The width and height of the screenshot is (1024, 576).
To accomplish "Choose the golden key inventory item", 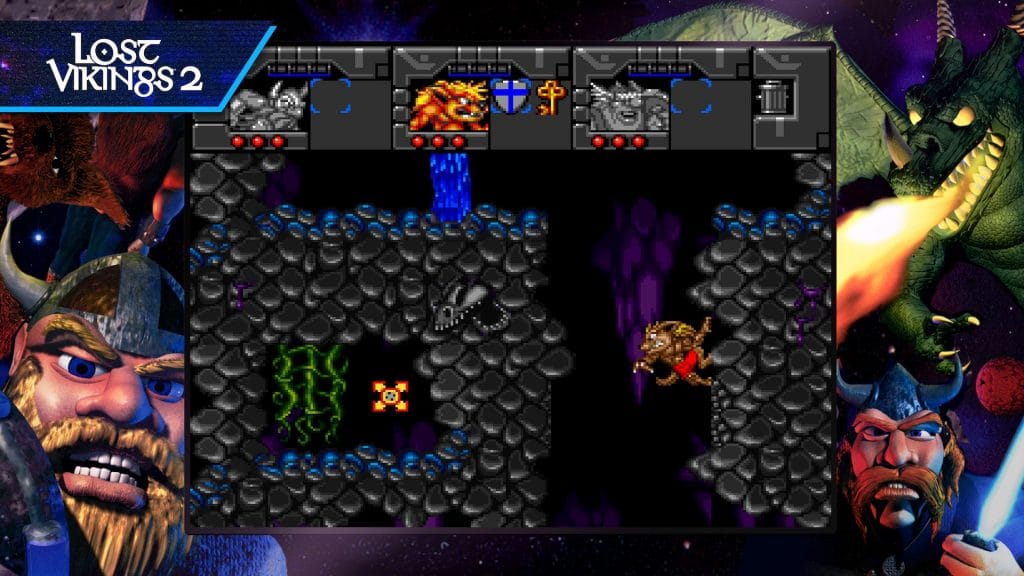I will [550, 97].
